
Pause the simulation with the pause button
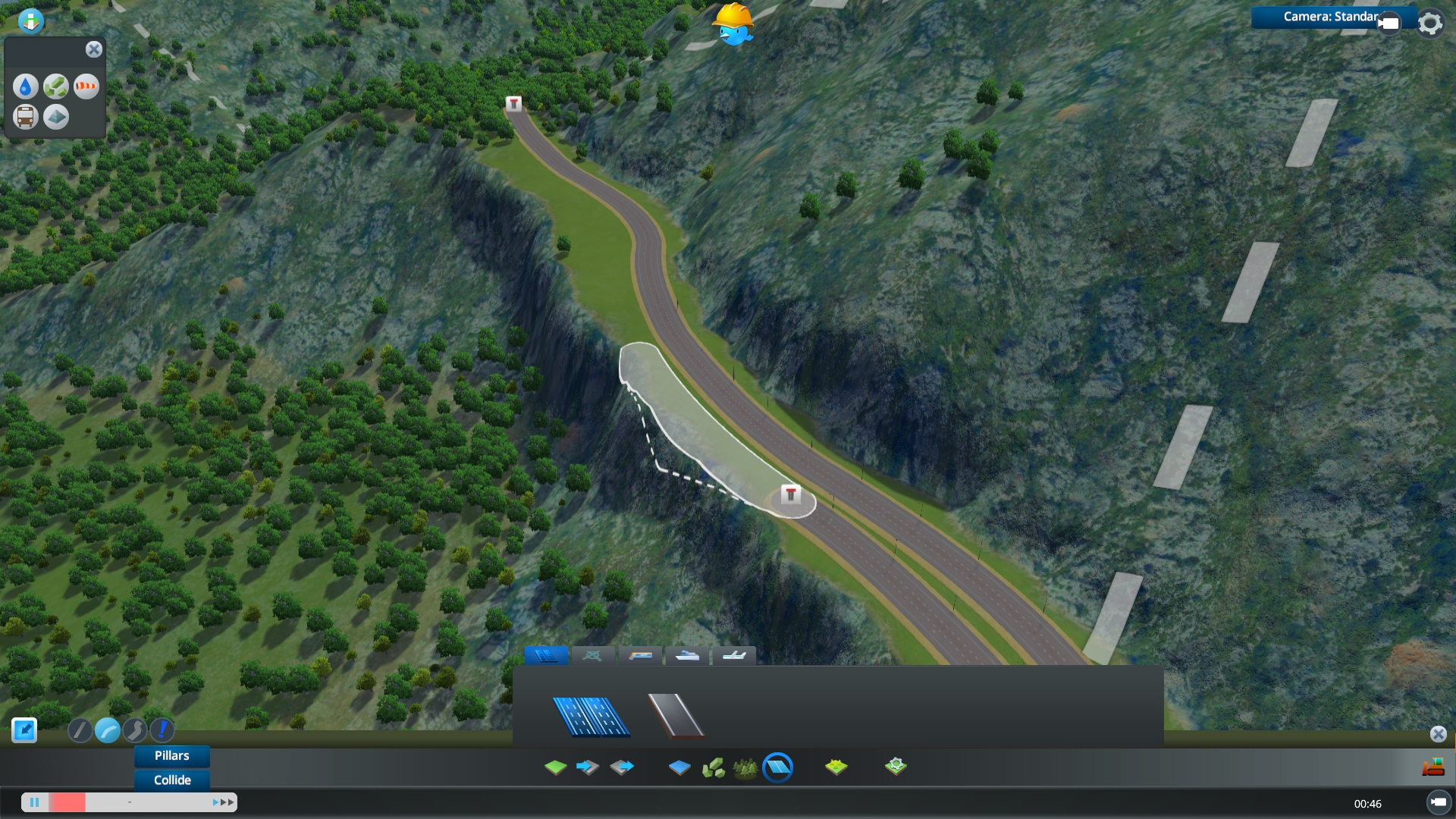point(35,802)
